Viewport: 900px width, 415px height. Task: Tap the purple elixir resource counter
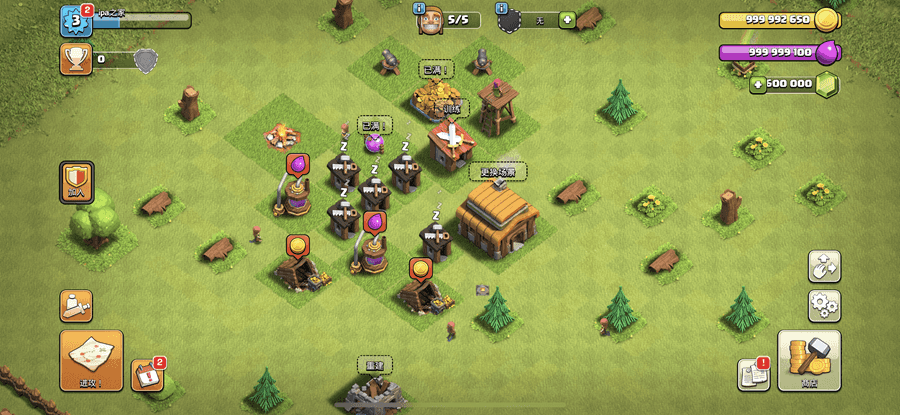click(778, 52)
